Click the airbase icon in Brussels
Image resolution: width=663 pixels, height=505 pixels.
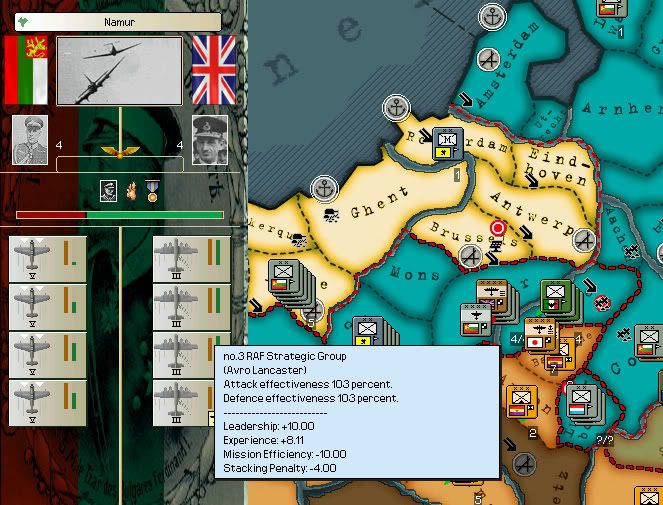[x=471, y=257]
